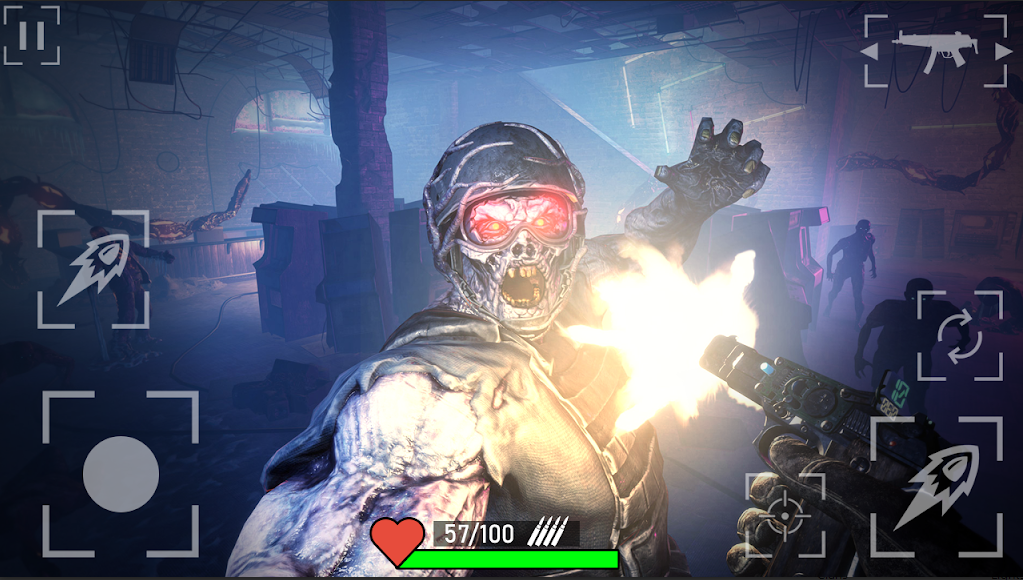Tap the submachine gun weapon icon

[935, 49]
